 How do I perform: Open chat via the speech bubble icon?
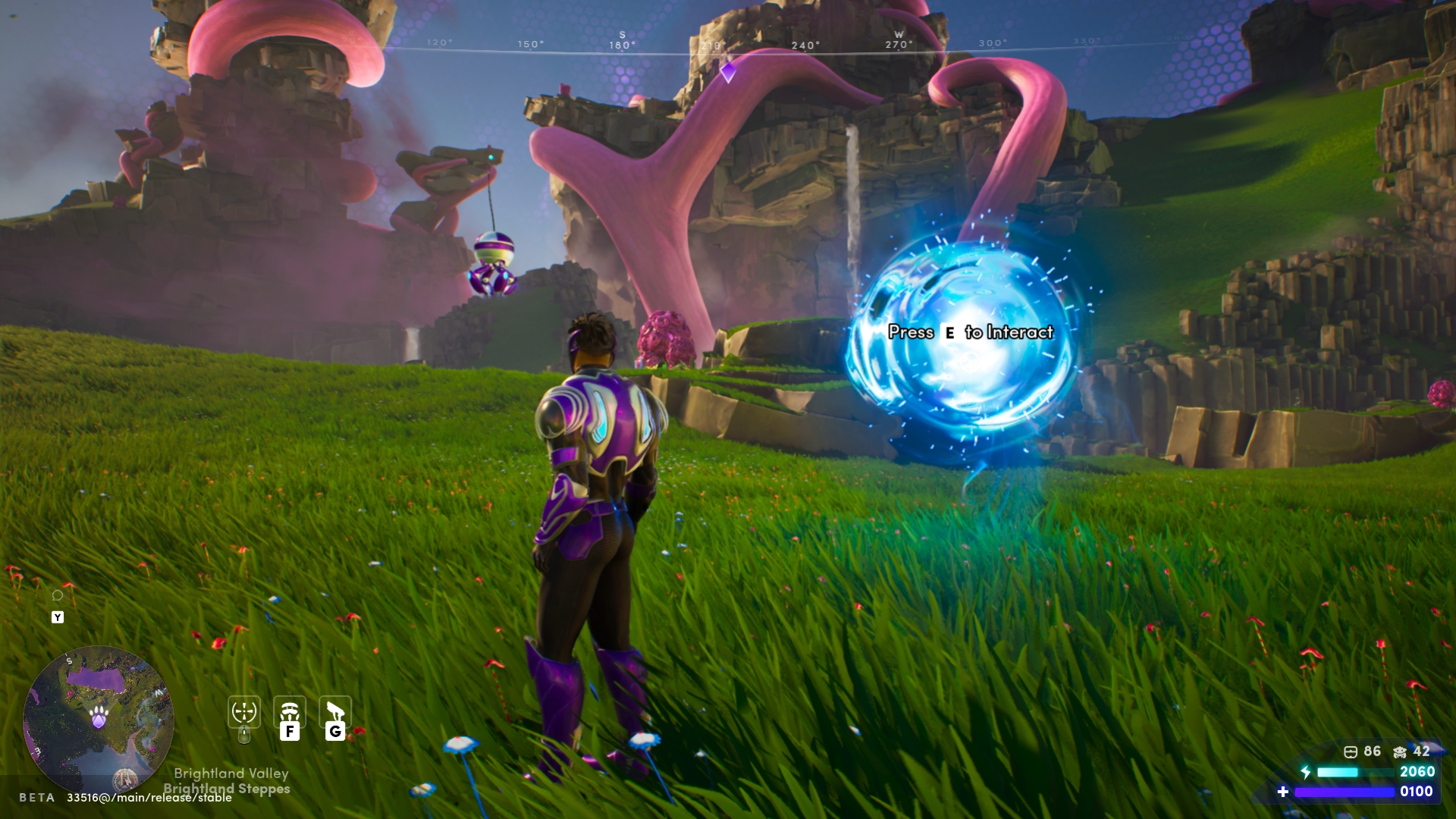pos(58,595)
